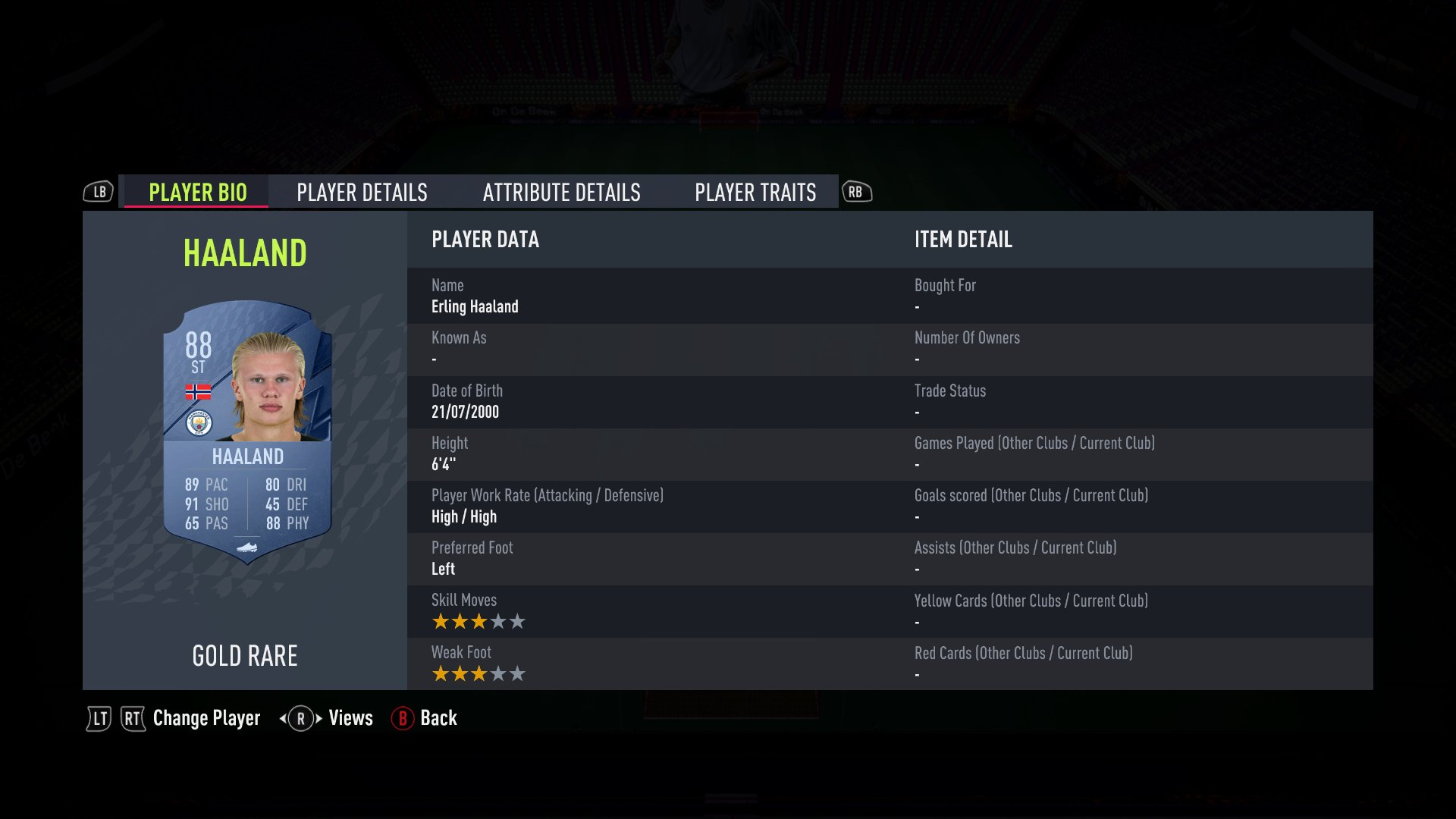
Task: Activate the Views option
Action: tap(350, 718)
